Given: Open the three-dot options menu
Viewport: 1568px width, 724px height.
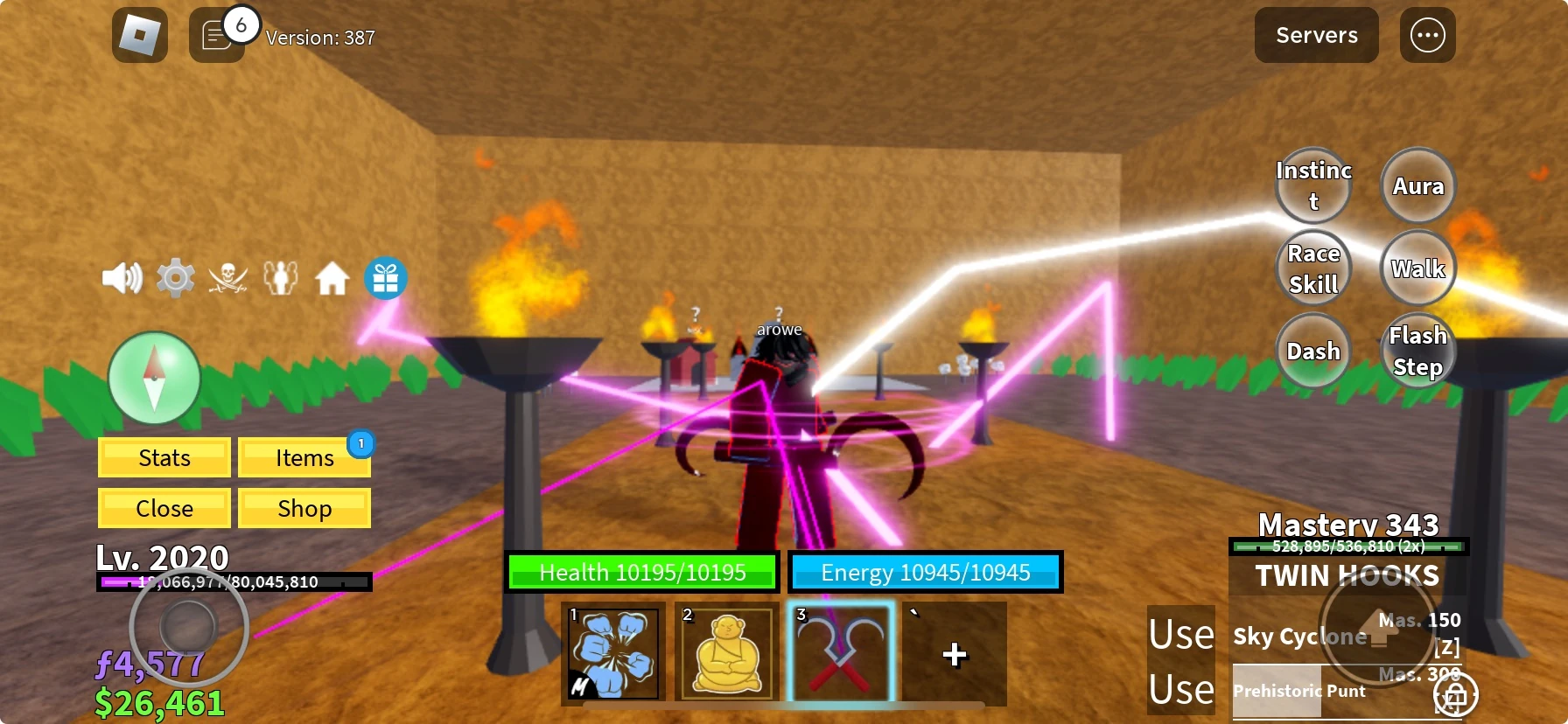Looking at the screenshot, I should [1428, 35].
